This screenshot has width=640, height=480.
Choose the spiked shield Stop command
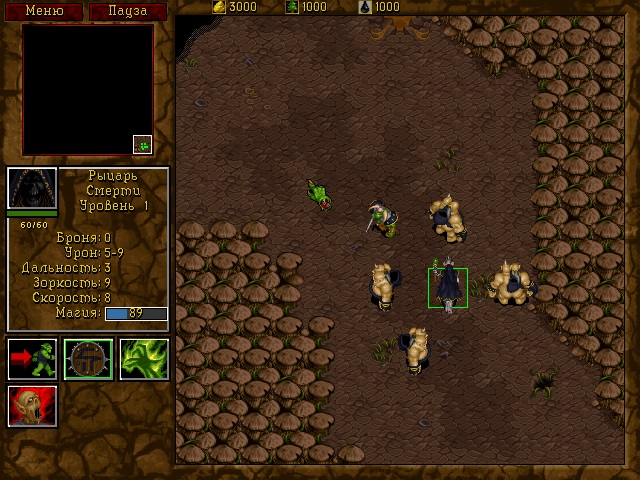pos(88,359)
